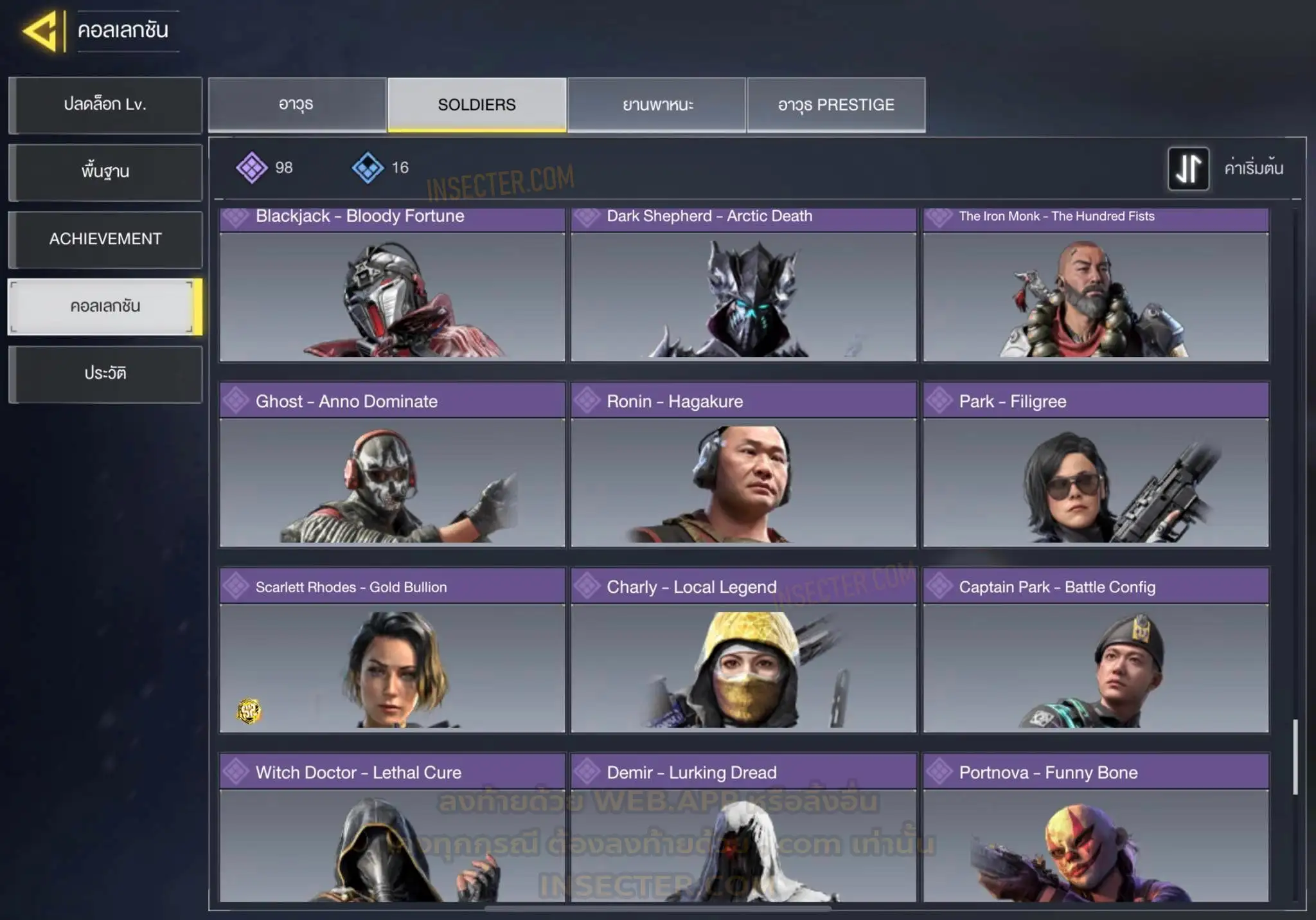Open the ปลดล็อก Lv. menu section
Image resolution: width=1316 pixels, height=920 pixels.
[105, 105]
